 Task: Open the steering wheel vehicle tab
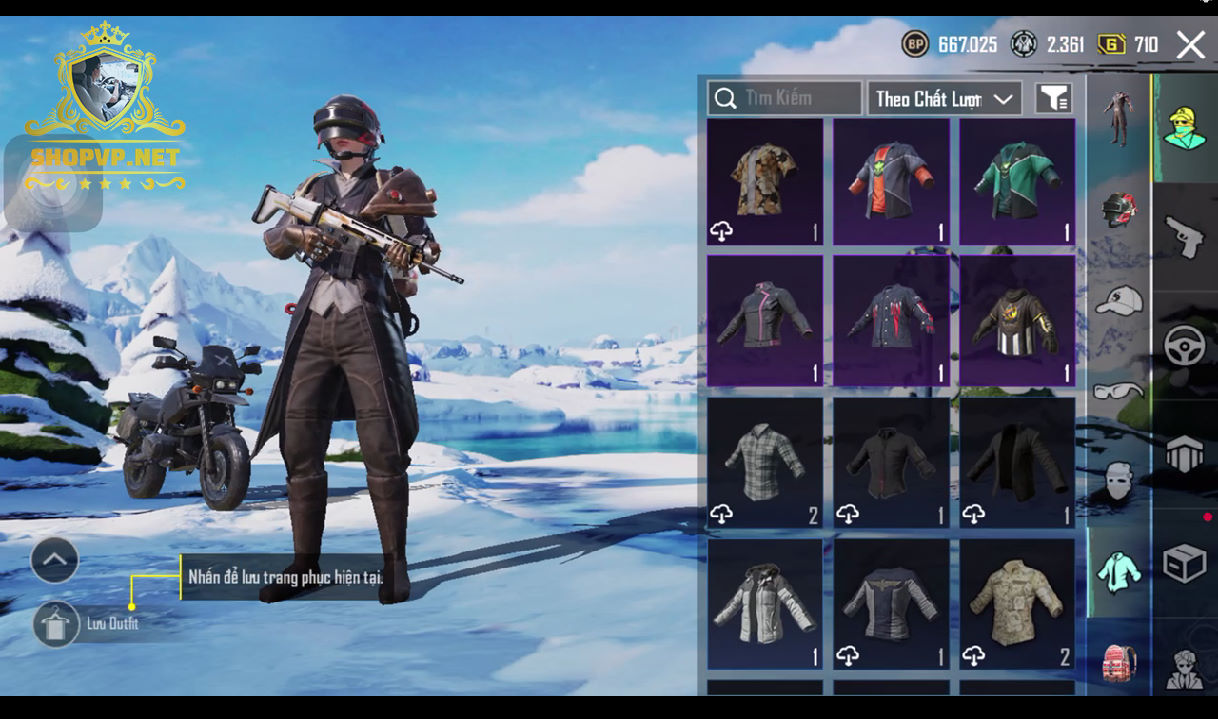[x=1185, y=346]
